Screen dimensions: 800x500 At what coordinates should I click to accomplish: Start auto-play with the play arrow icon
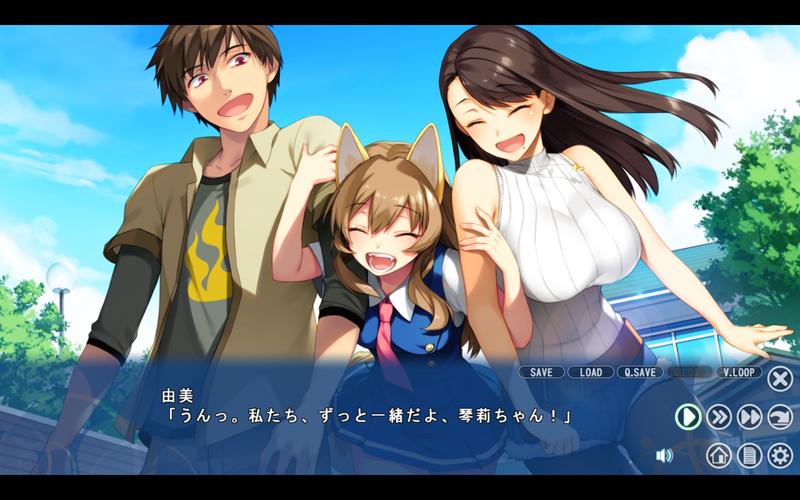(x=688, y=417)
